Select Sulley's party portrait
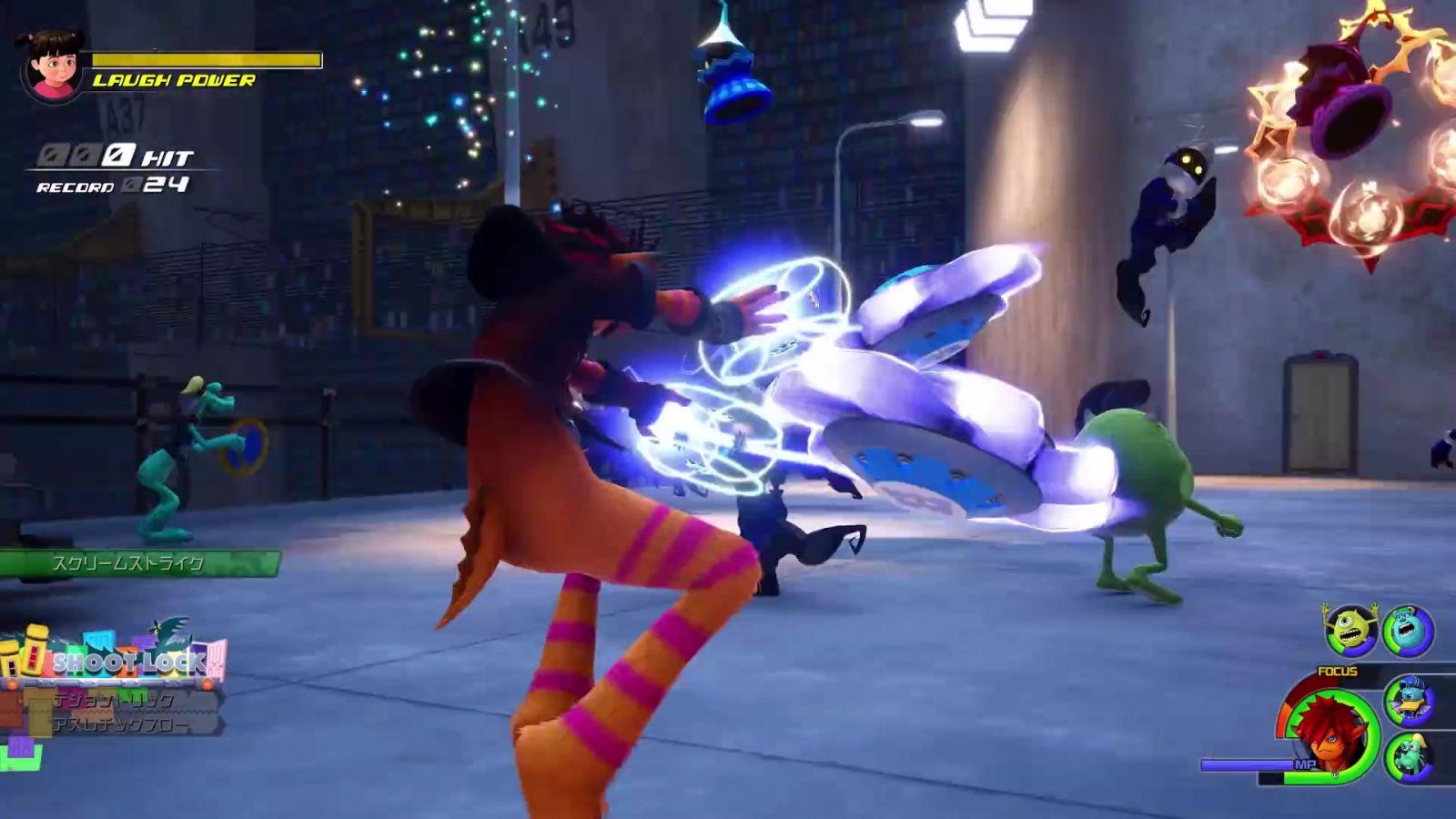 (1408, 630)
